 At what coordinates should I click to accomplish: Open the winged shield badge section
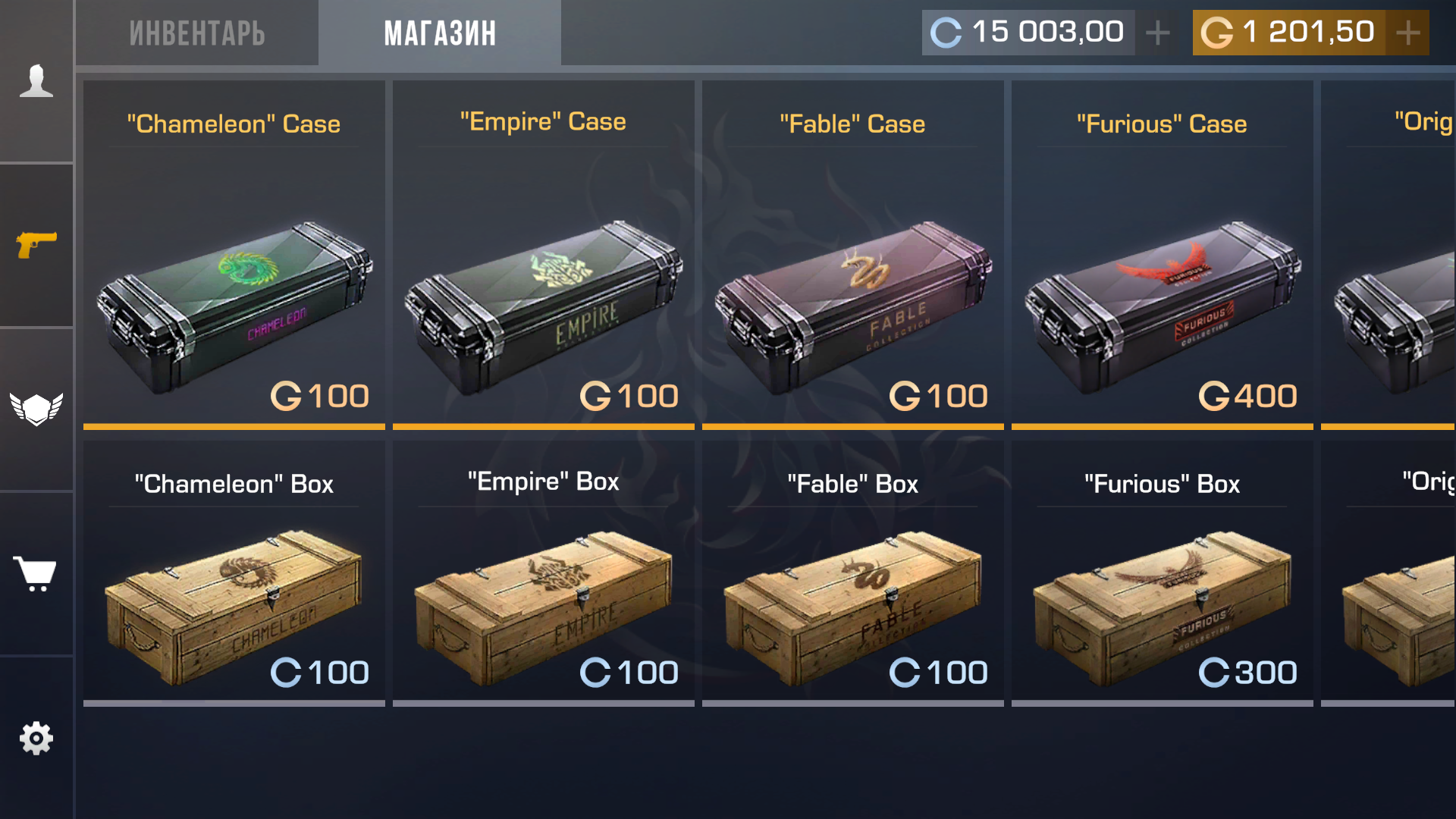[x=36, y=409]
